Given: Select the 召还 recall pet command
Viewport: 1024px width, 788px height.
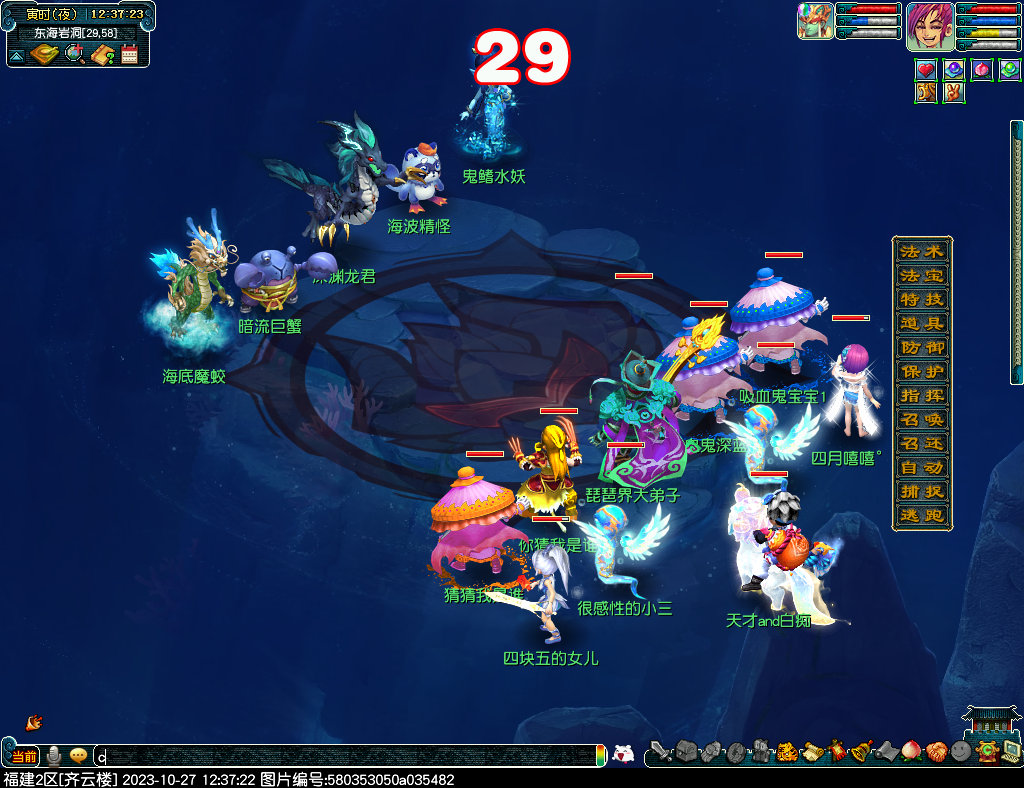Looking at the screenshot, I should [x=921, y=443].
